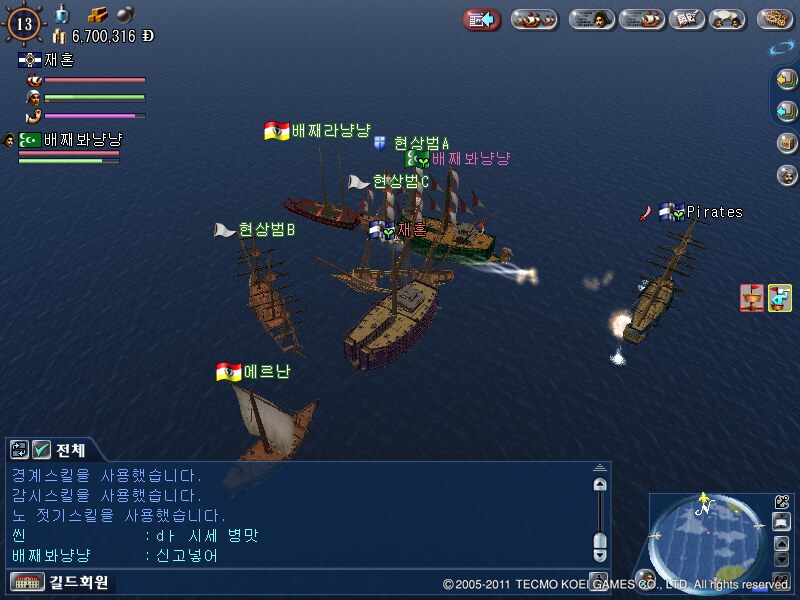Open the ship info menu button
Screen dimensions: 800x600
point(641,19)
